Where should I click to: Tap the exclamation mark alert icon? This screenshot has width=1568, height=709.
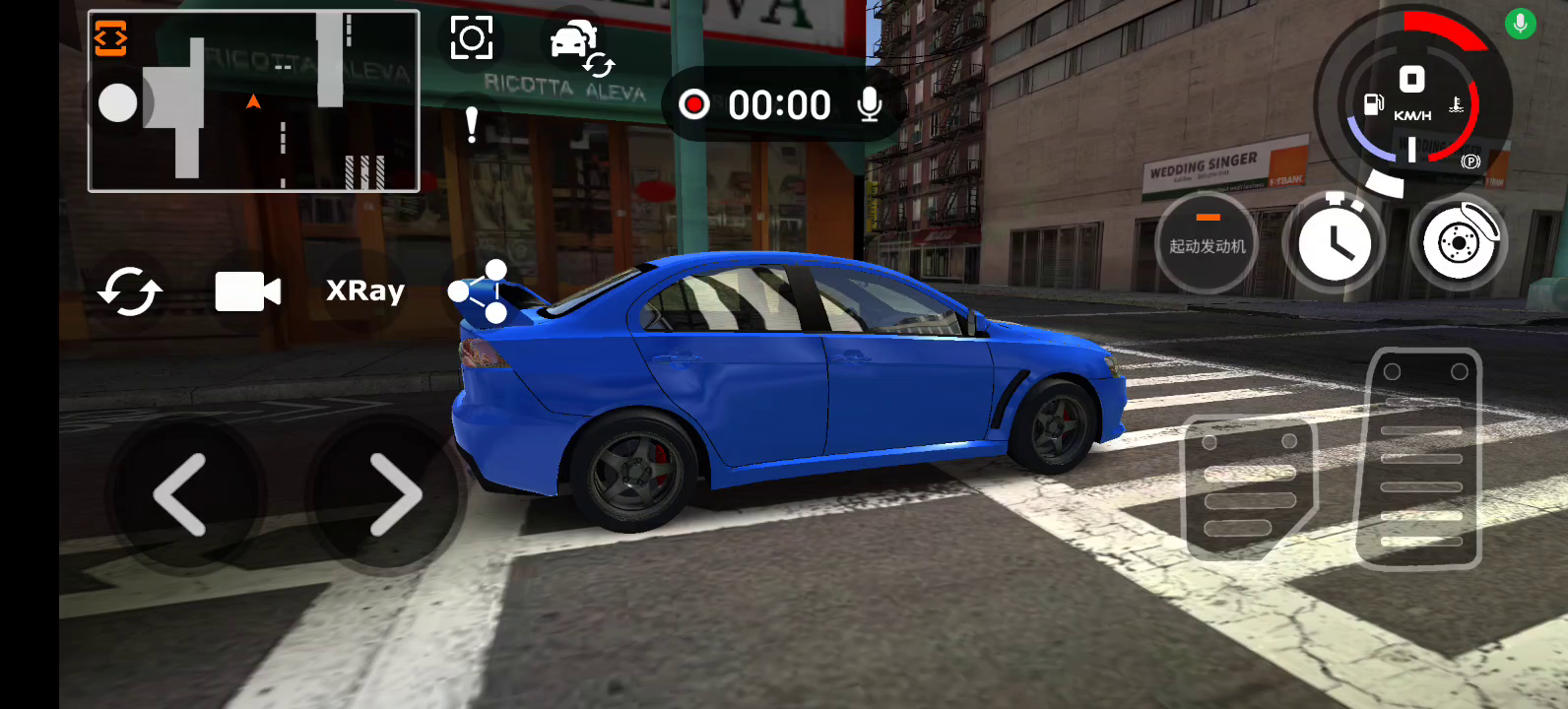click(472, 125)
